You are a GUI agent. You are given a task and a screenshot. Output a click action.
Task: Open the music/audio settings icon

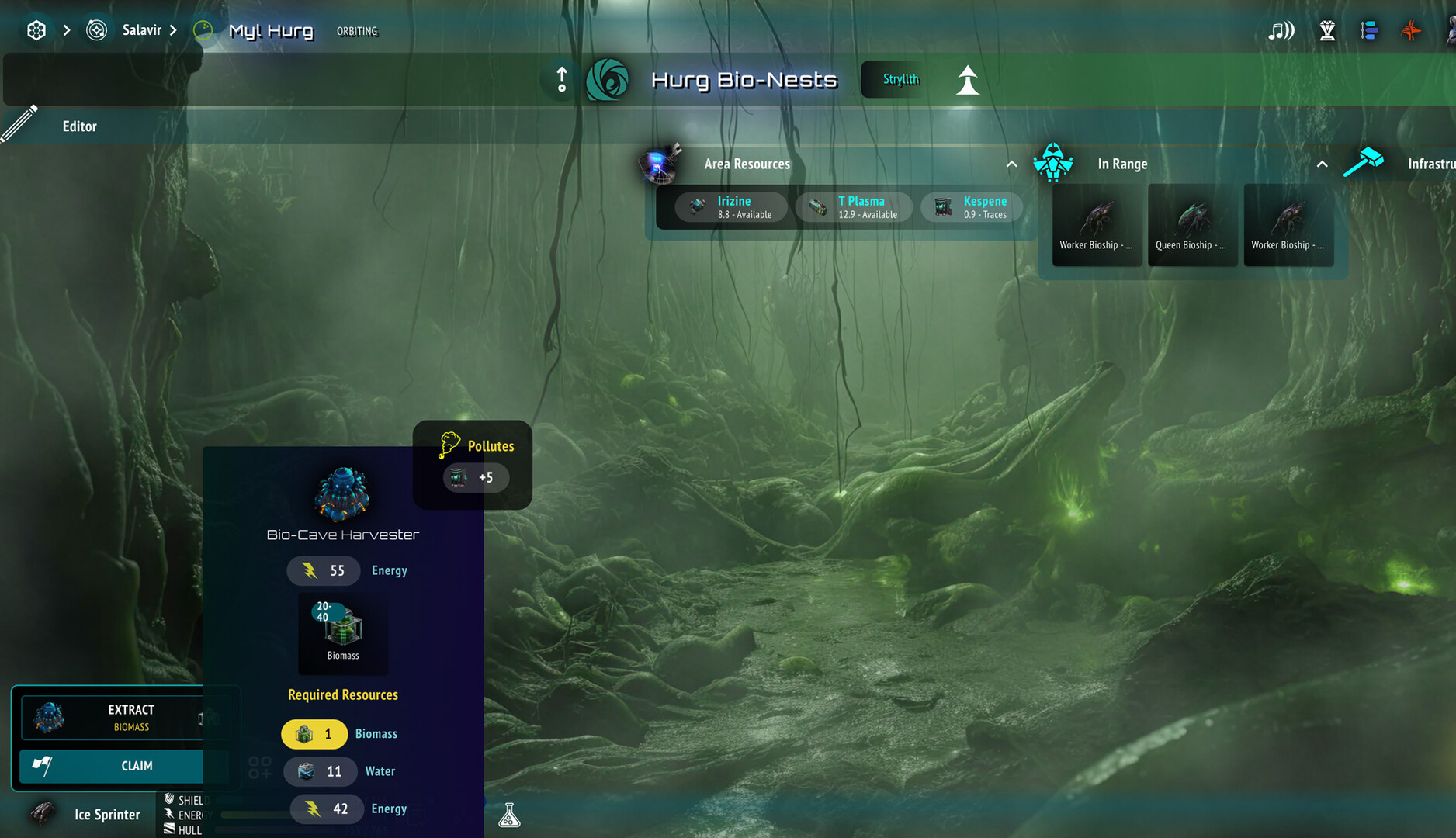[1280, 30]
